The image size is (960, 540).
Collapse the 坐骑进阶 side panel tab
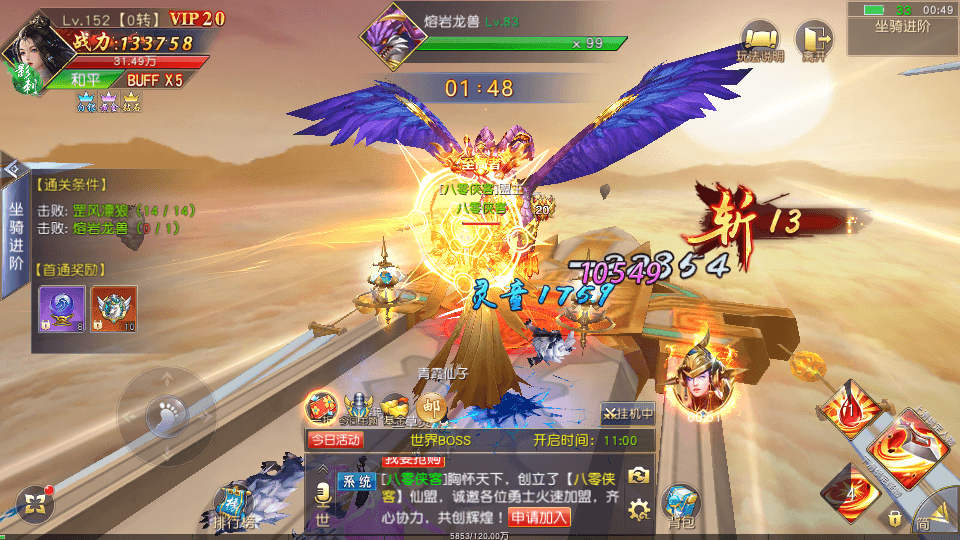pos(13,168)
